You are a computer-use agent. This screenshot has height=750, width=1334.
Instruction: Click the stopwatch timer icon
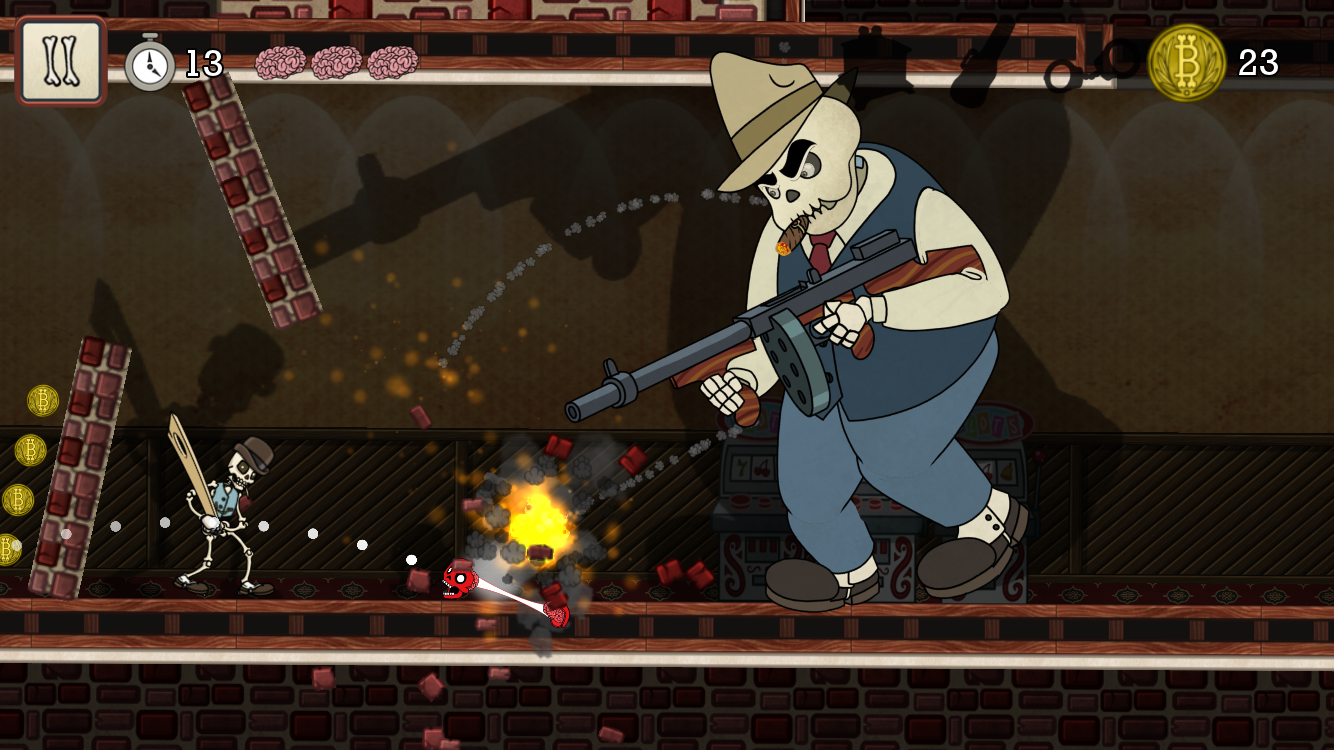click(149, 62)
